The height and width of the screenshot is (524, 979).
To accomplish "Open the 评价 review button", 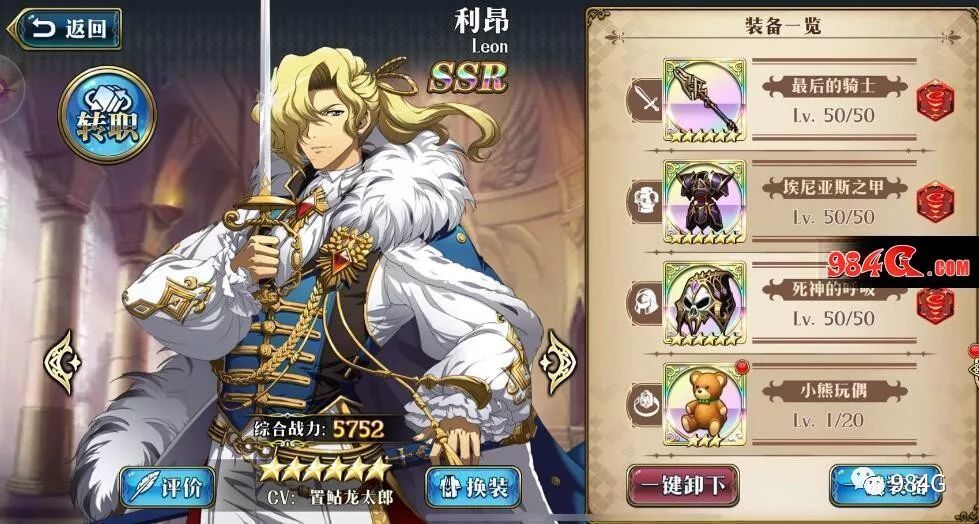I will [x=162, y=487].
